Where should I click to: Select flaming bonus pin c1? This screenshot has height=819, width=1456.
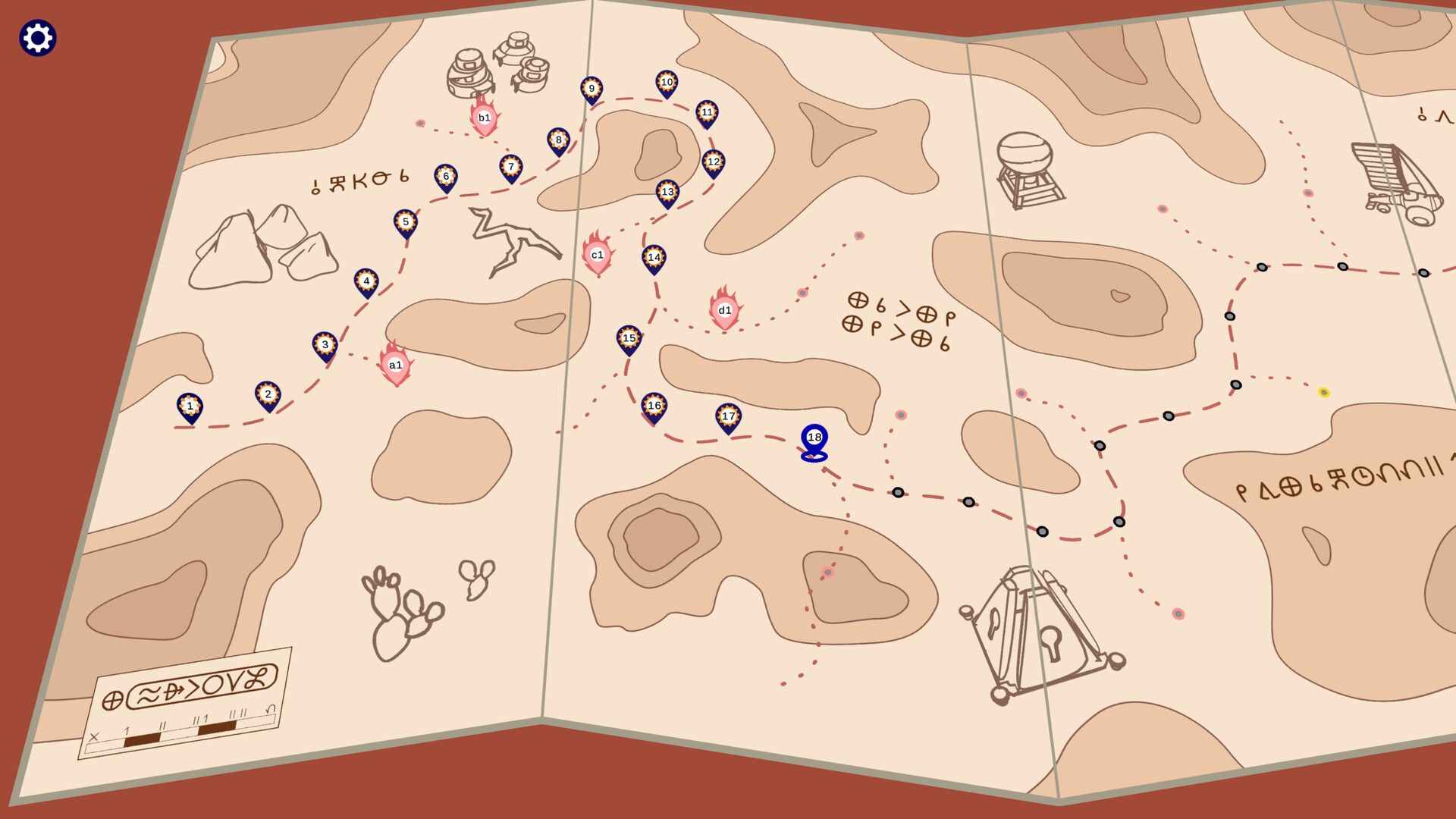(x=597, y=256)
